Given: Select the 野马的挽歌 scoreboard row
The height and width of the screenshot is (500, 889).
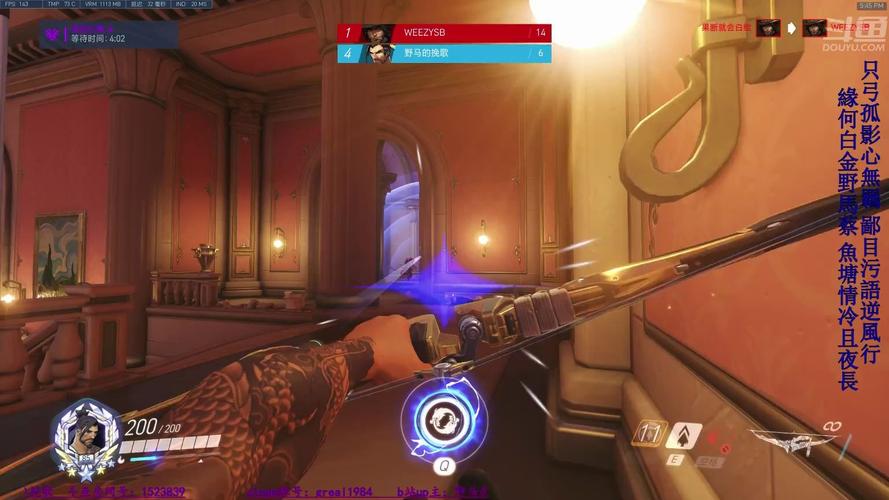Looking at the screenshot, I should click(x=444, y=53).
